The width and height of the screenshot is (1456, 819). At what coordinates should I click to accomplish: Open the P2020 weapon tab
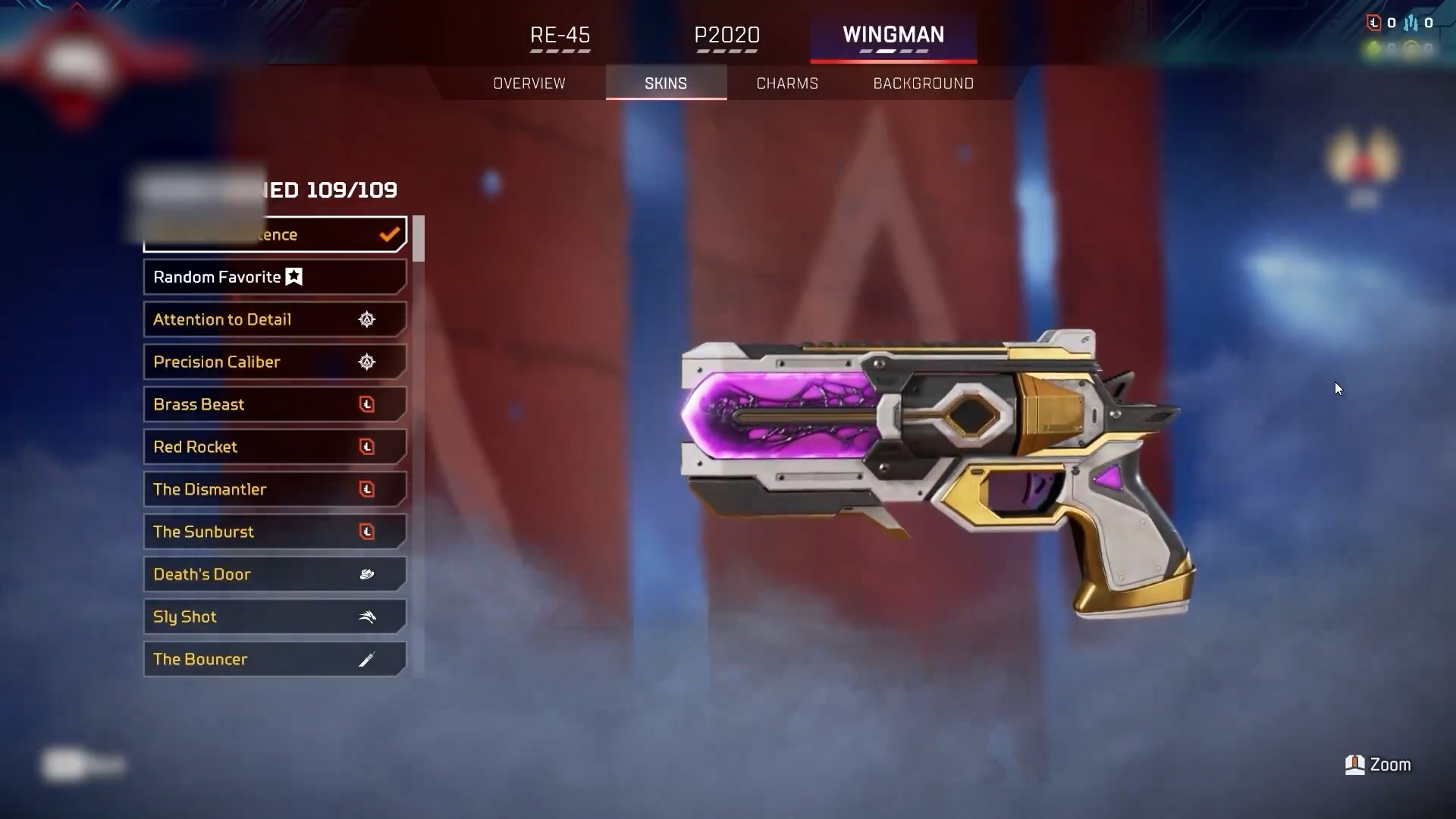(726, 36)
